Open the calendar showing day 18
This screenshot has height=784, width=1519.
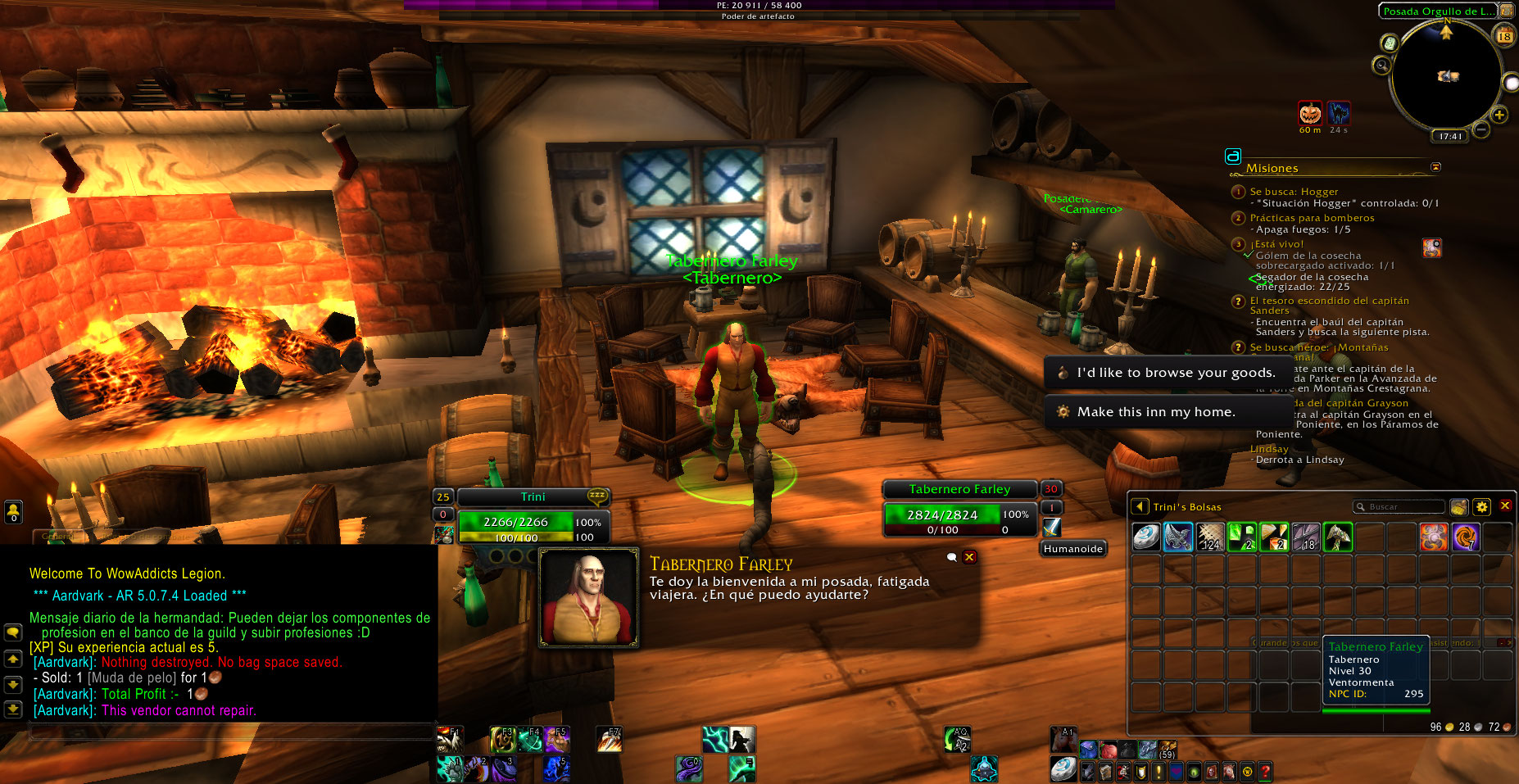click(x=1504, y=35)
